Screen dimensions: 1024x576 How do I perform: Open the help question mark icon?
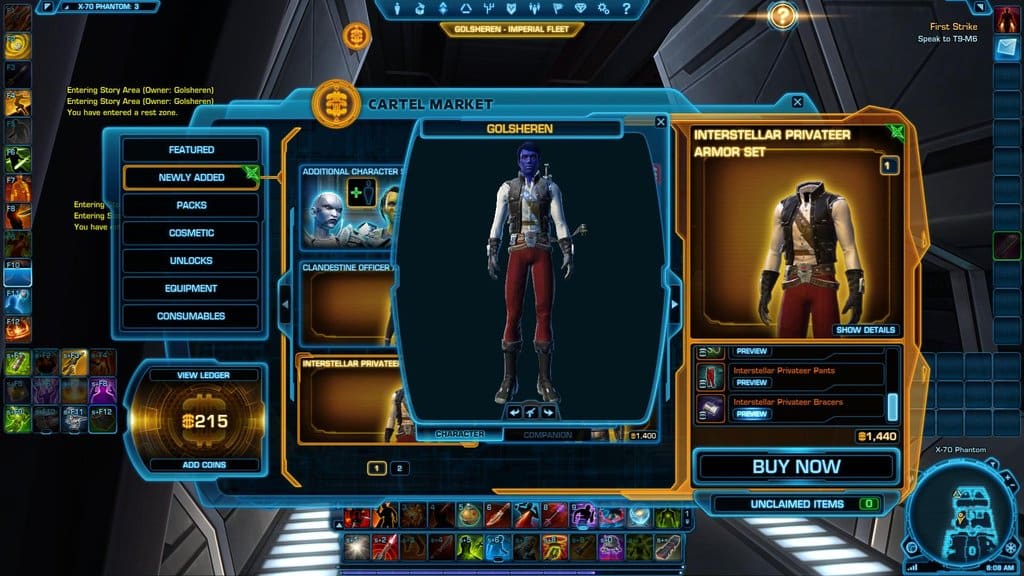782,15
